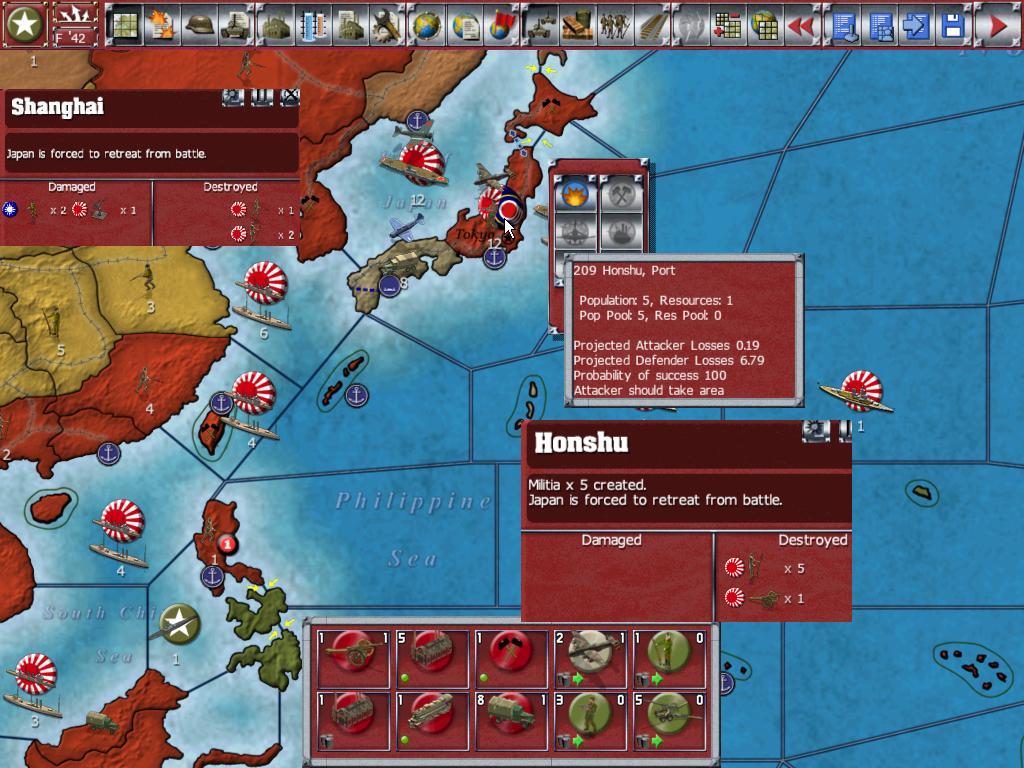Open the burning document toolbar icon
Image resolution: width=1024 pixels, height=768 pixels.
click(x=161, y=25)
